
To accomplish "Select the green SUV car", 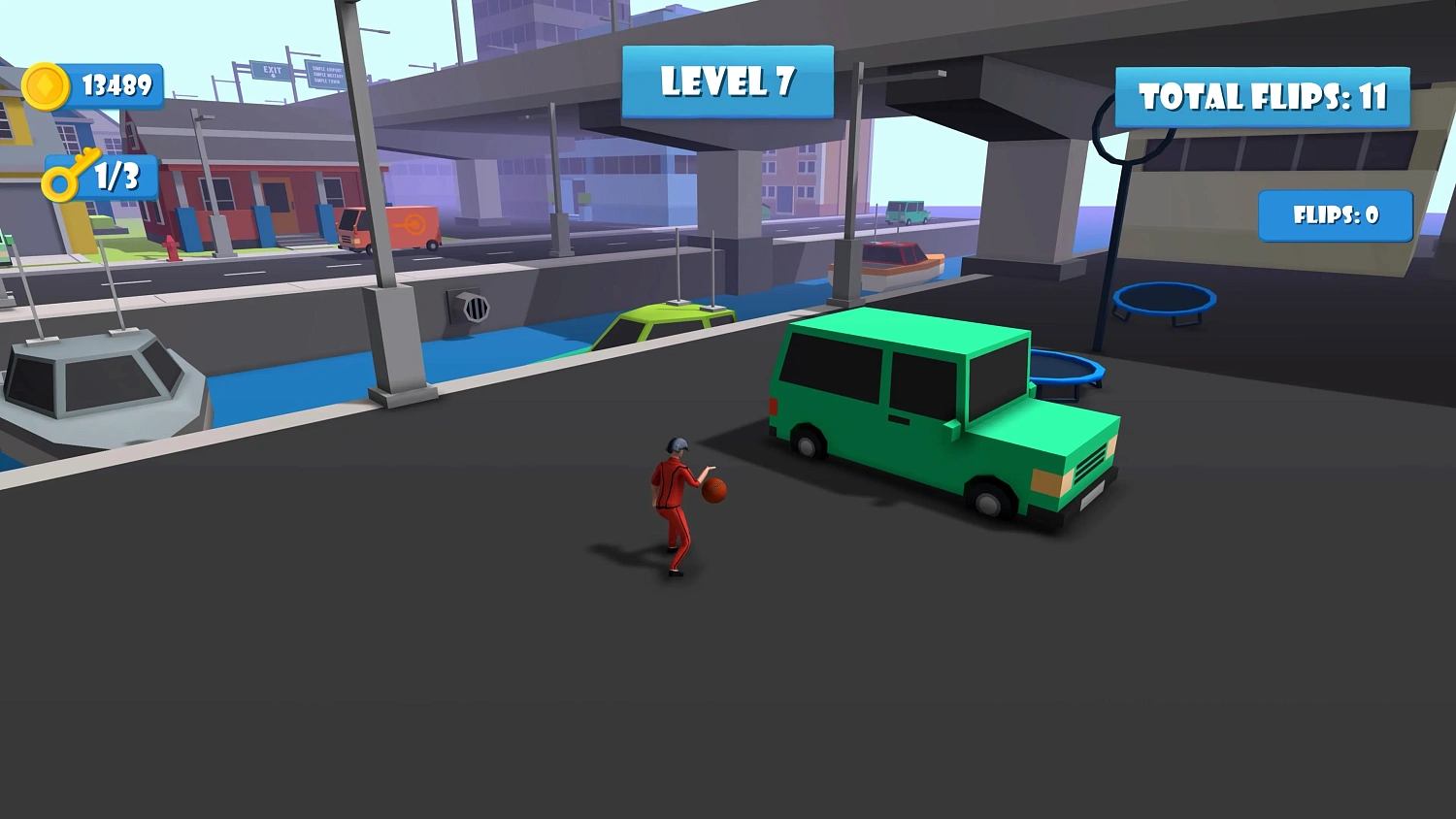I will (932, 417).
